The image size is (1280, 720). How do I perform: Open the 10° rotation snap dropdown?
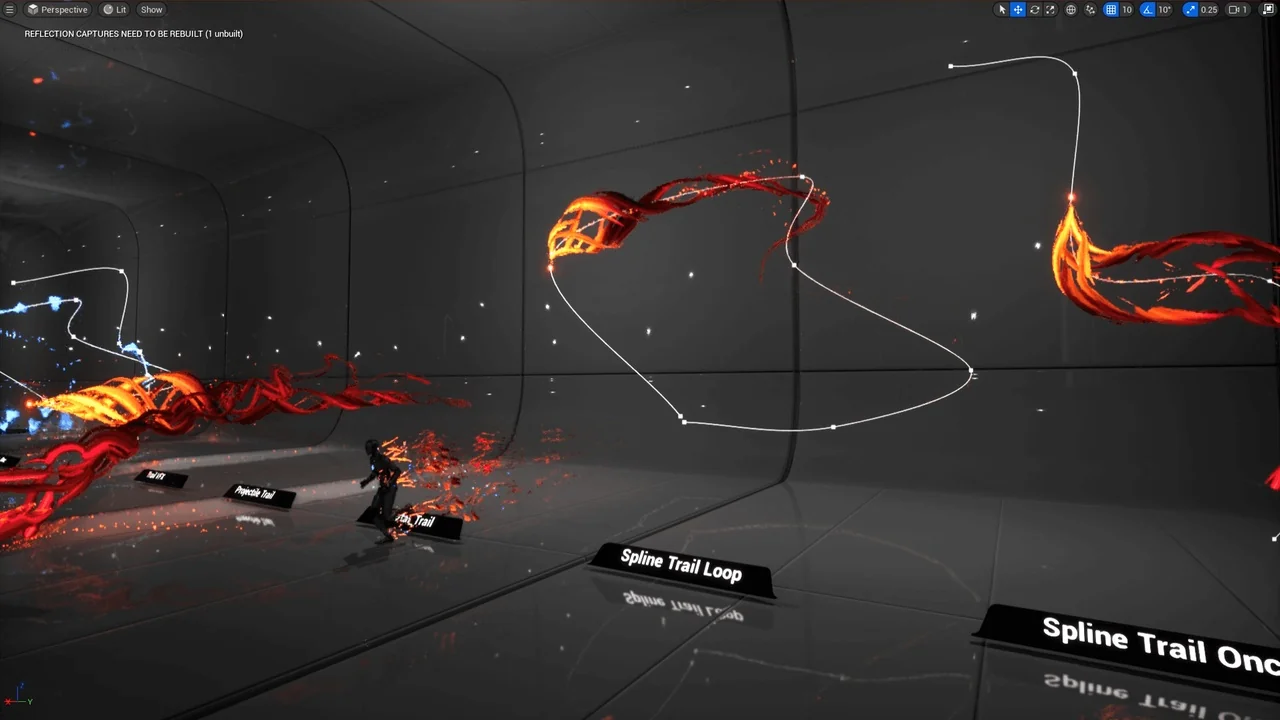[x=1165, y=9]
